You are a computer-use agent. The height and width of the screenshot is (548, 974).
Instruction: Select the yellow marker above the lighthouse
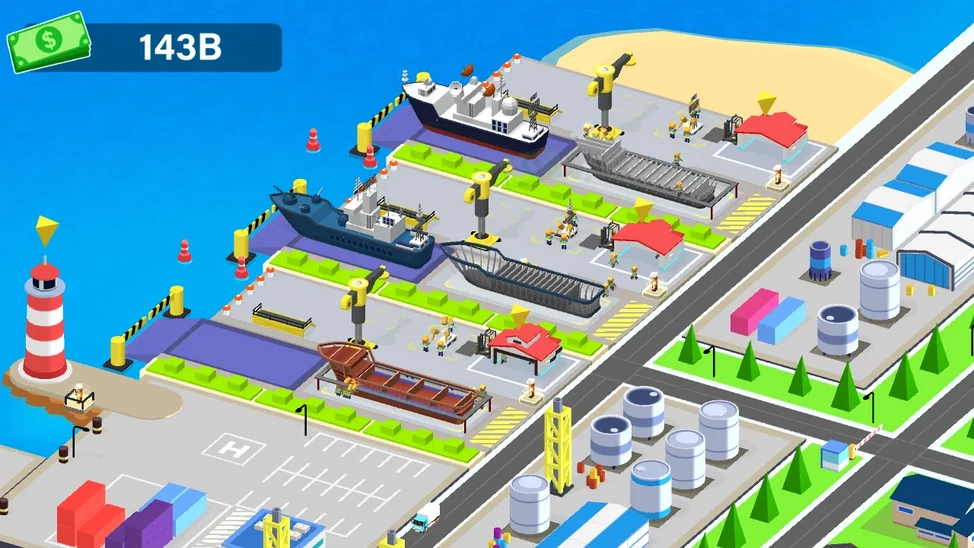coord(45,231)
